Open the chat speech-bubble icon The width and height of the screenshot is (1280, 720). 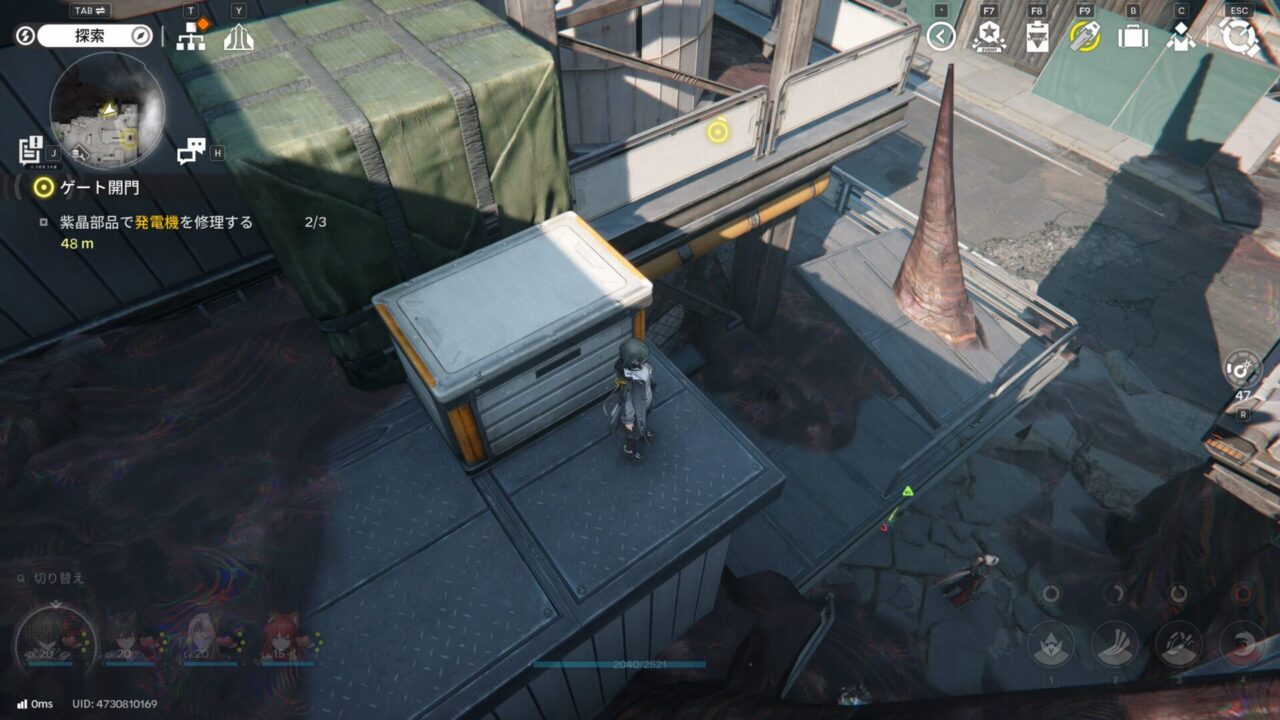190,151
